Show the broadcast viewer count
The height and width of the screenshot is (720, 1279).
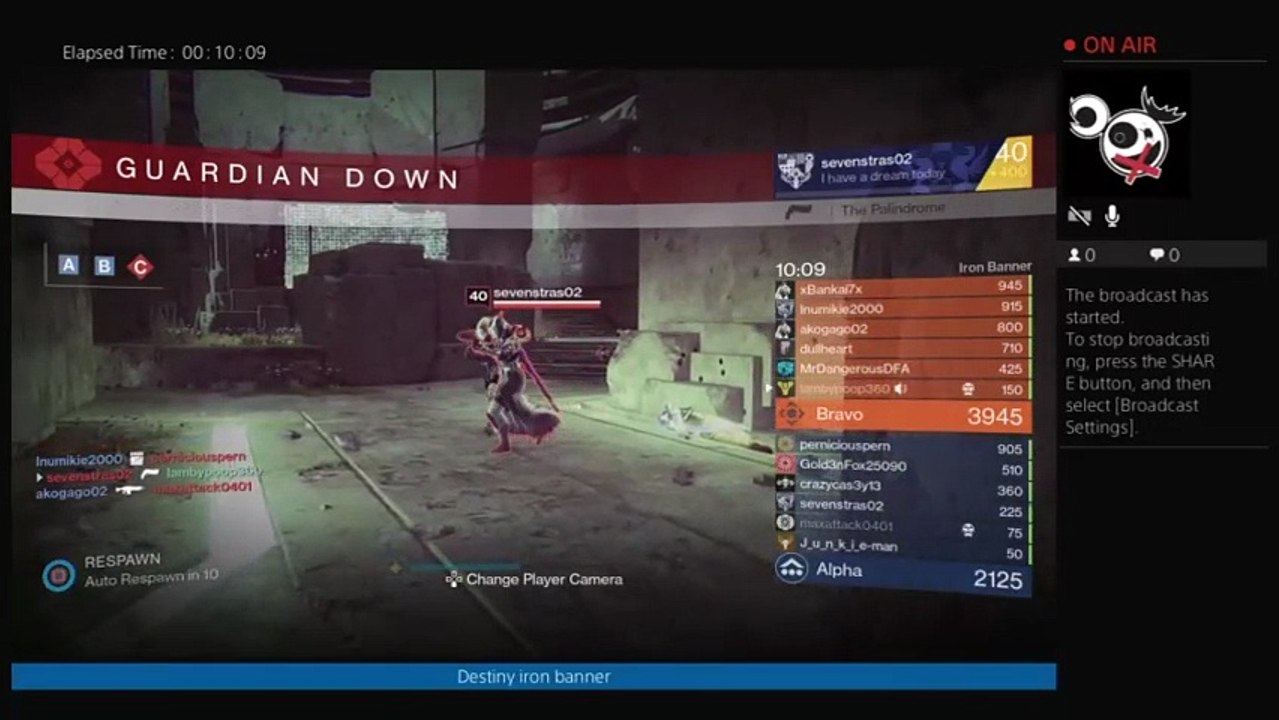(1082, 255)
